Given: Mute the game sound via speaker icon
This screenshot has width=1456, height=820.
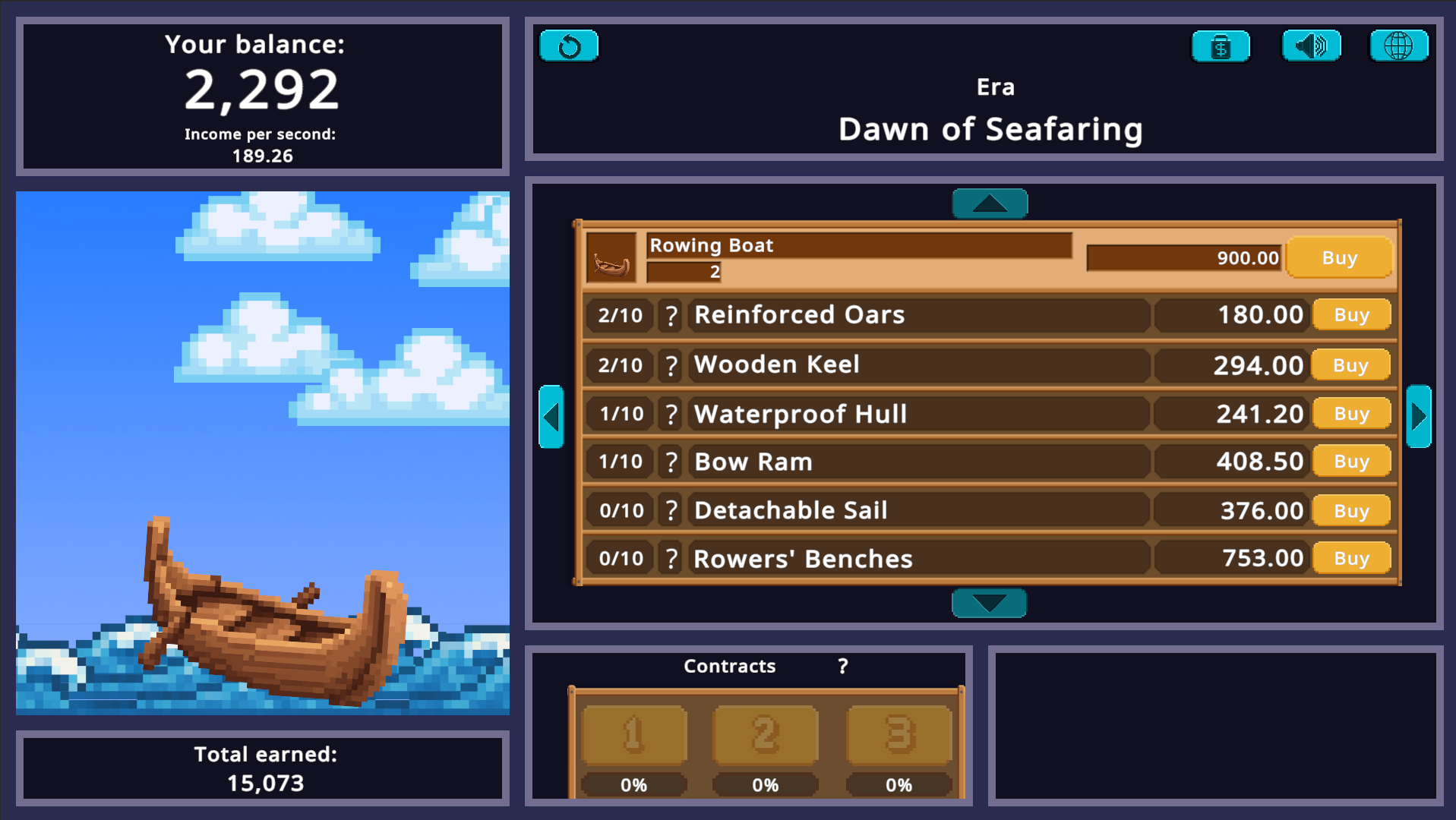Looking at the screenshot, I should pos(1310,46).
